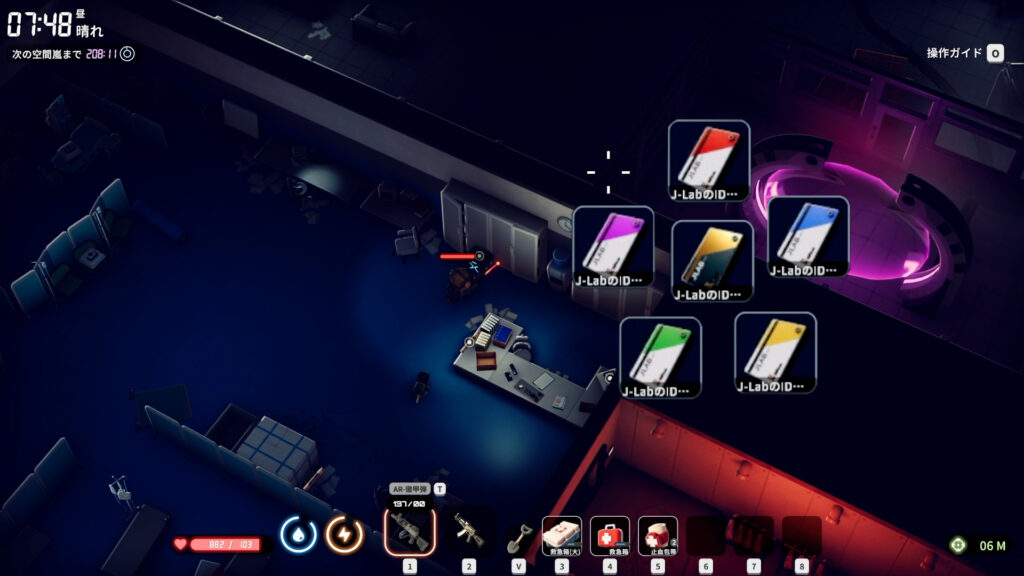Use the large first aid kit (救急箱[大])
The width and height of the screenshot is (1024, 576).
(x=561, y=535)
